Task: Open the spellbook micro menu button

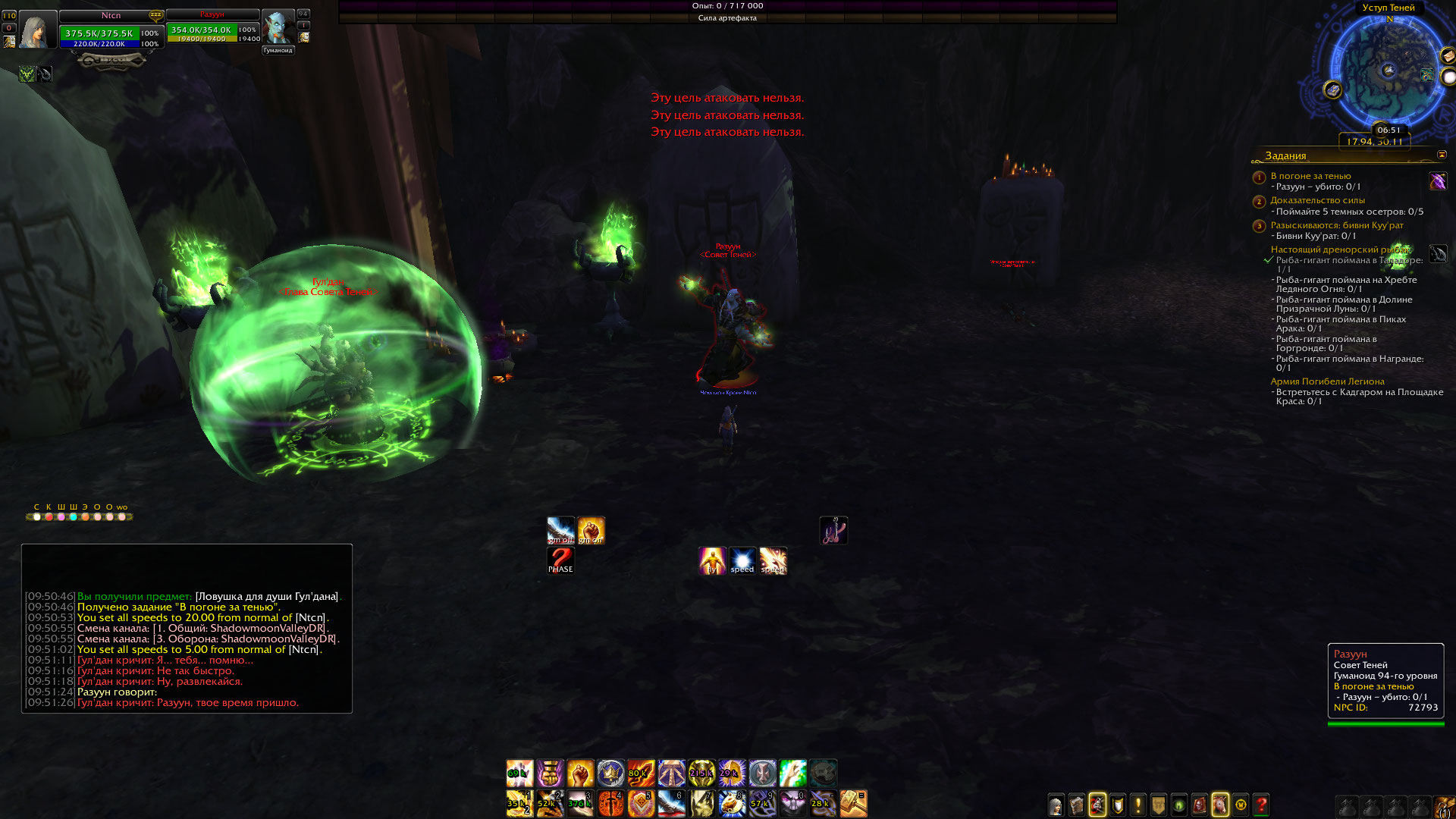Action: click(x=1077, y=805)
